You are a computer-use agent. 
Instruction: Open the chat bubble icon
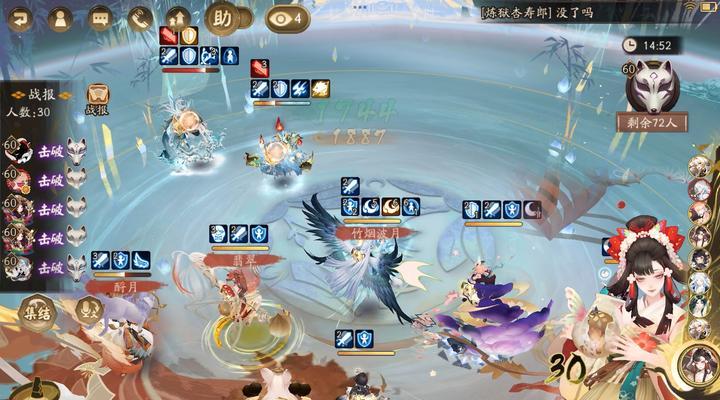(99, 18)
